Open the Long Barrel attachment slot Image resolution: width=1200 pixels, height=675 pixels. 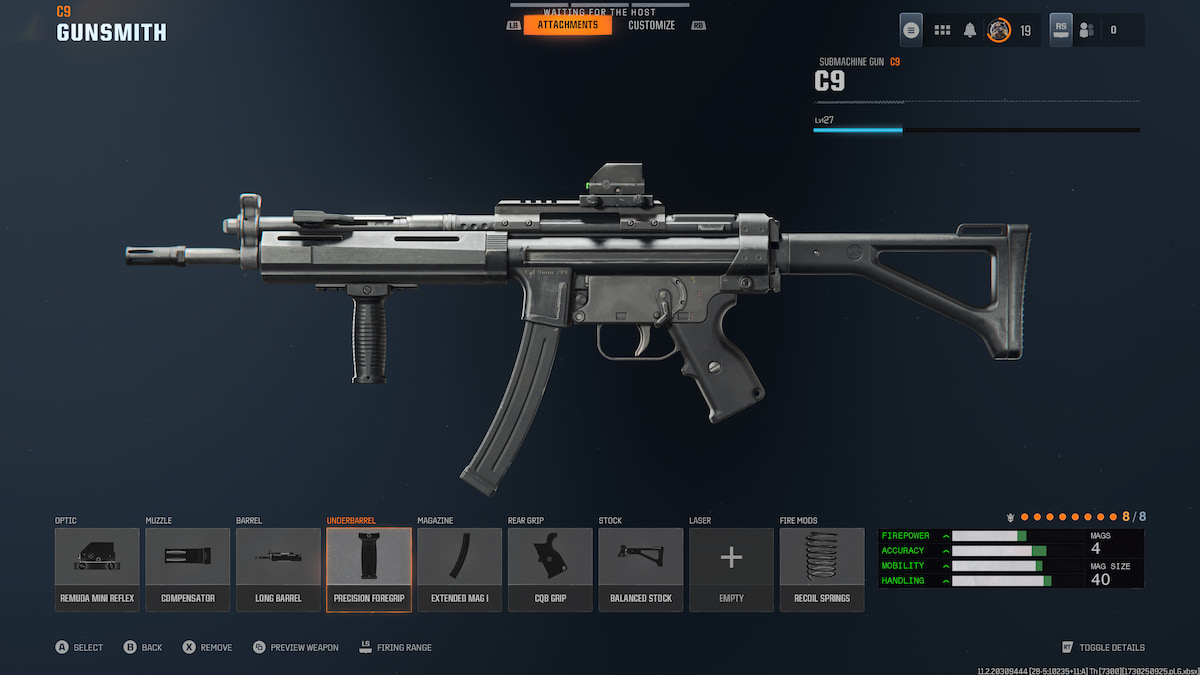tap(278, 569)
